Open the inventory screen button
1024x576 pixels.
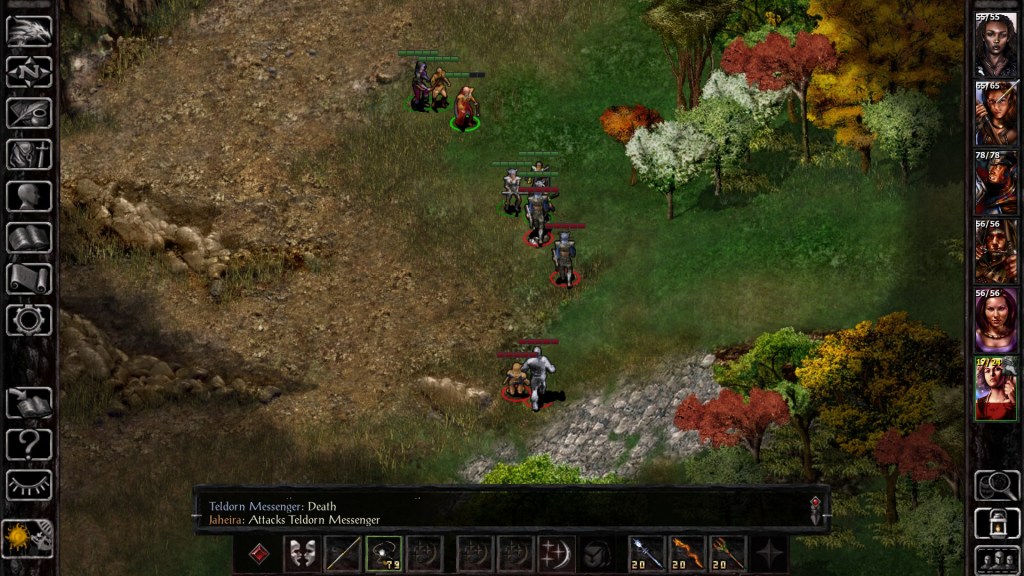point(29,155)
